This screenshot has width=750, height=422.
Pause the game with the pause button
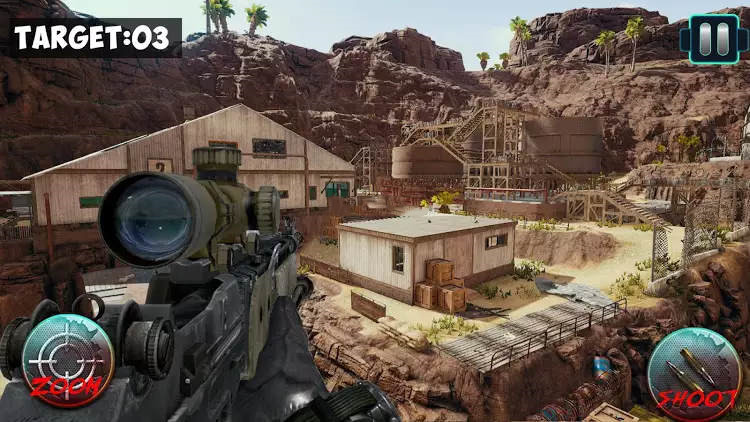point(709,39)
